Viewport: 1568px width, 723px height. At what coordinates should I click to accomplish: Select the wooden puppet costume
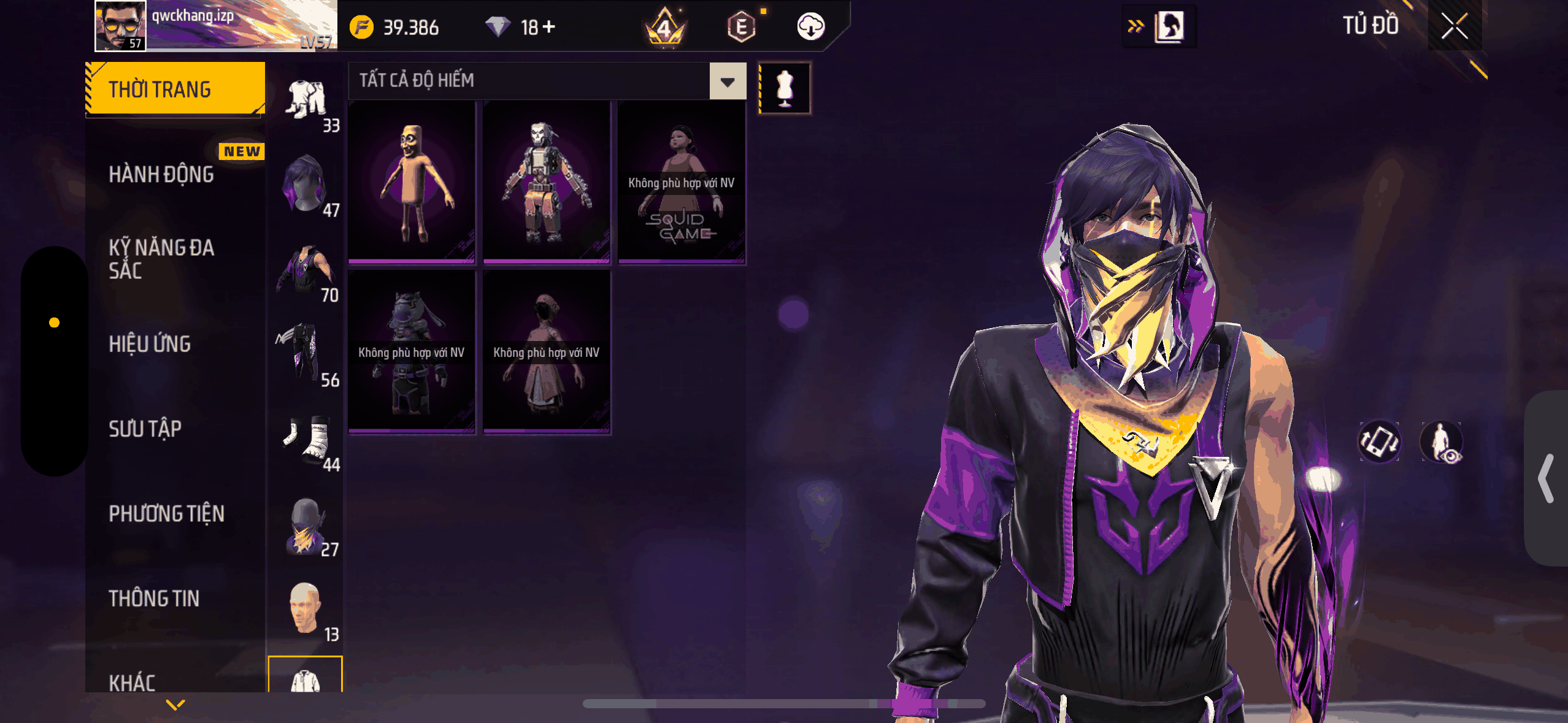(412, 183)
